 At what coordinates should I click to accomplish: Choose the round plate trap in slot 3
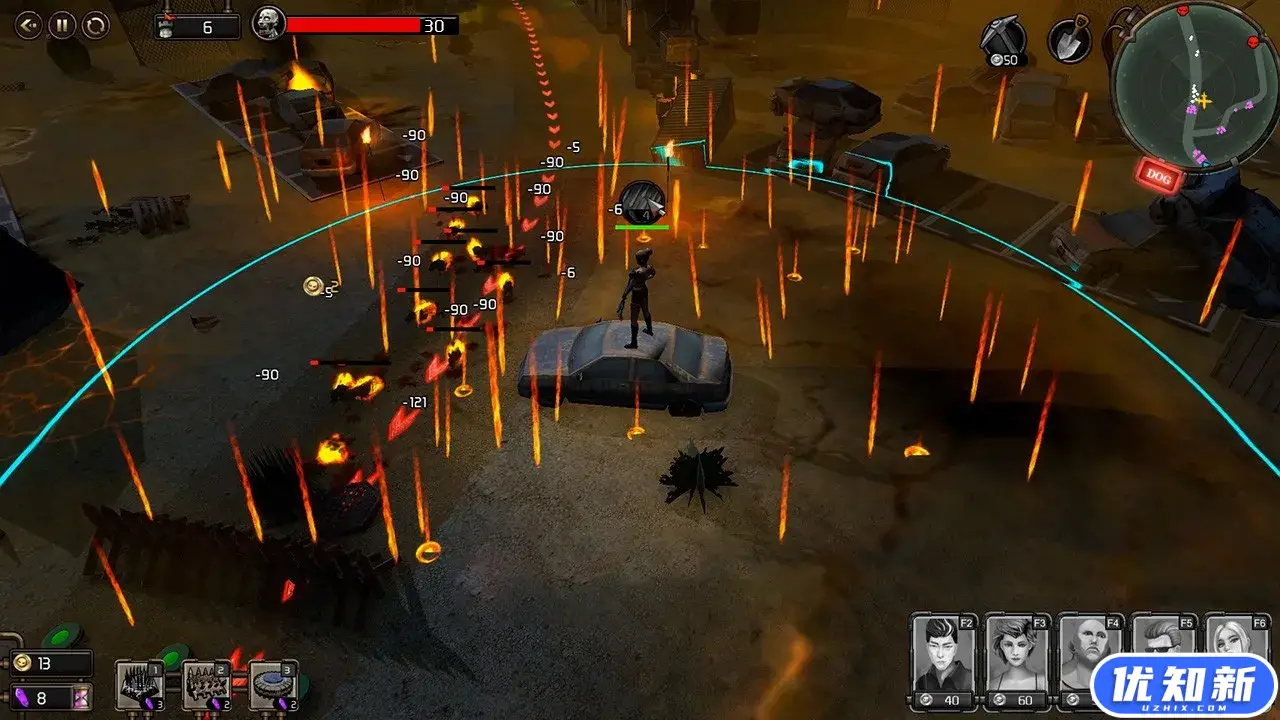pyautogui.click(x=273, y=685)
